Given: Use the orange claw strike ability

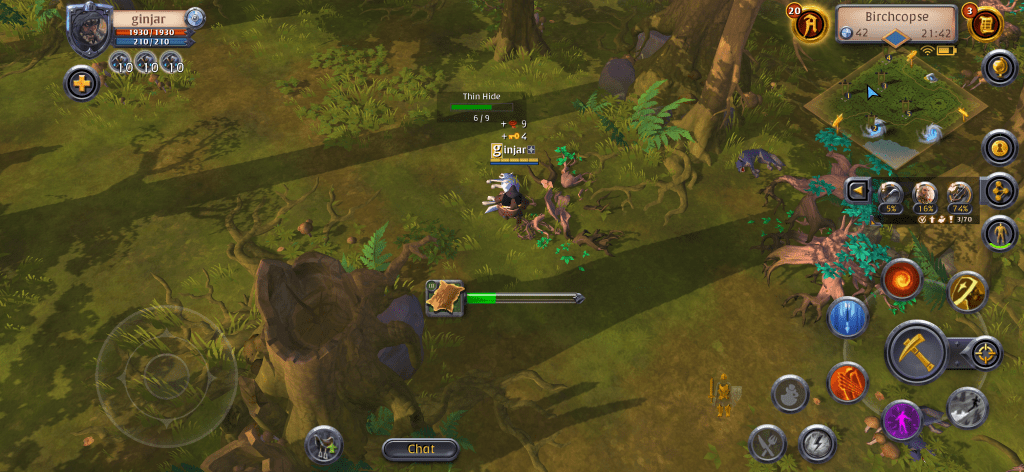Looking at the screenshot, I should [847, 381].
